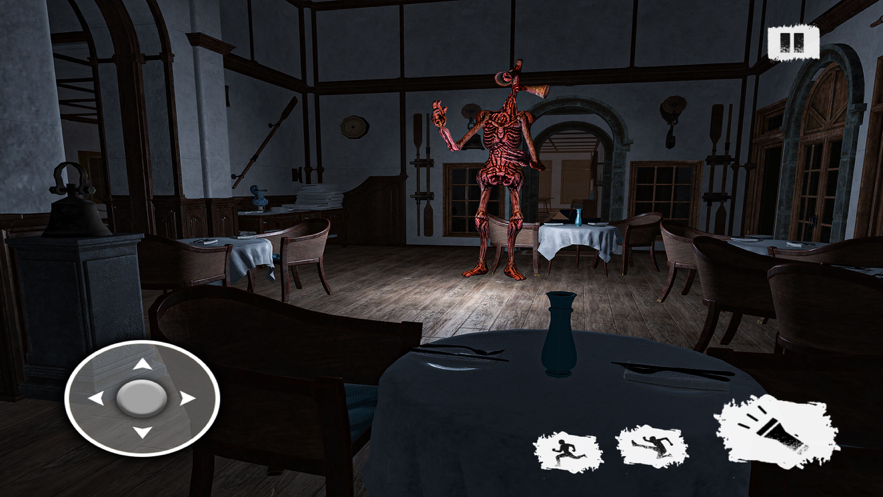The image size is (883, 497).
Task: Tap the running figure sprint button
Action: tap(568, 453)
